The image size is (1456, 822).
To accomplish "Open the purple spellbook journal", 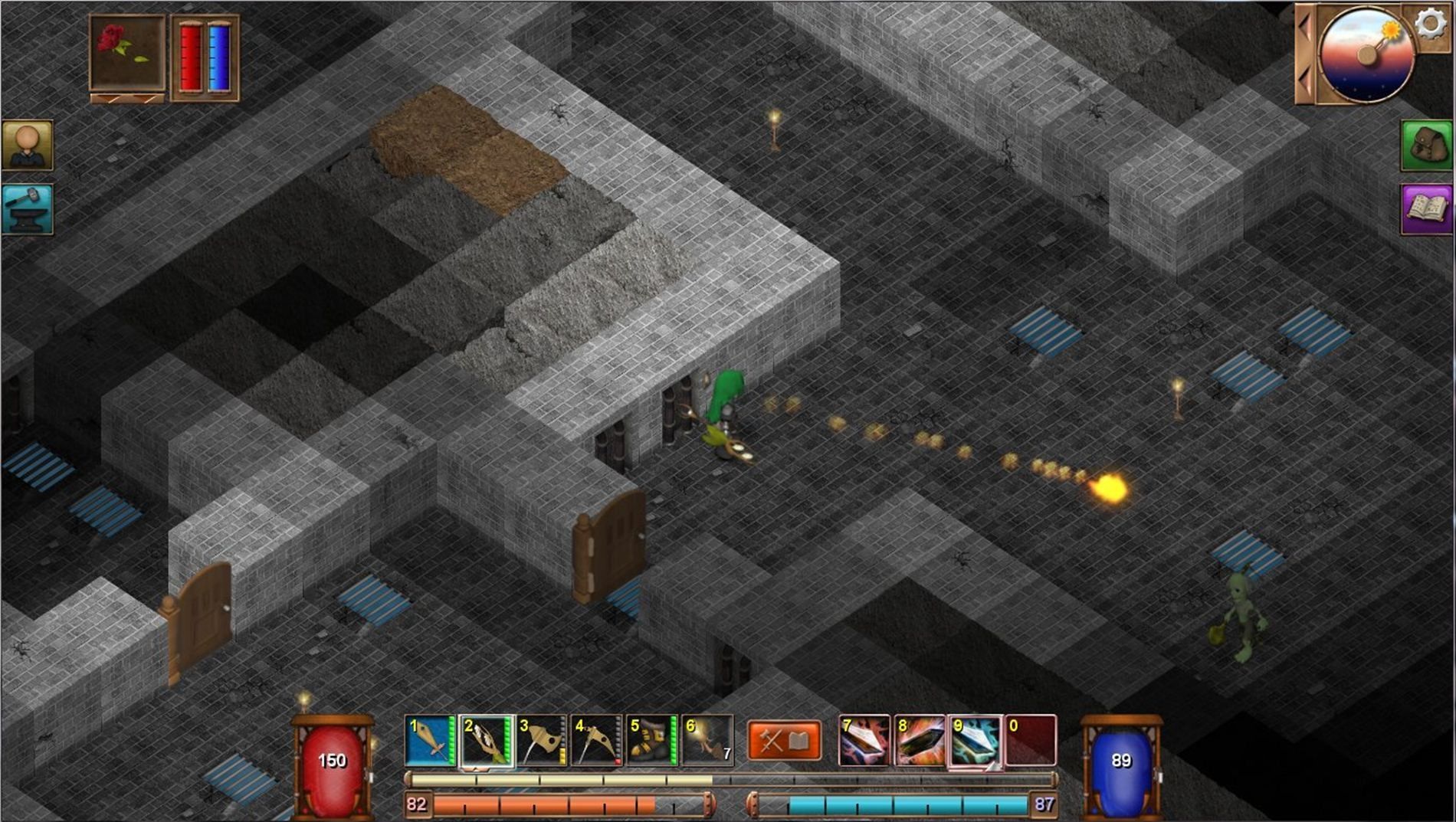I will pos(1426,208).
